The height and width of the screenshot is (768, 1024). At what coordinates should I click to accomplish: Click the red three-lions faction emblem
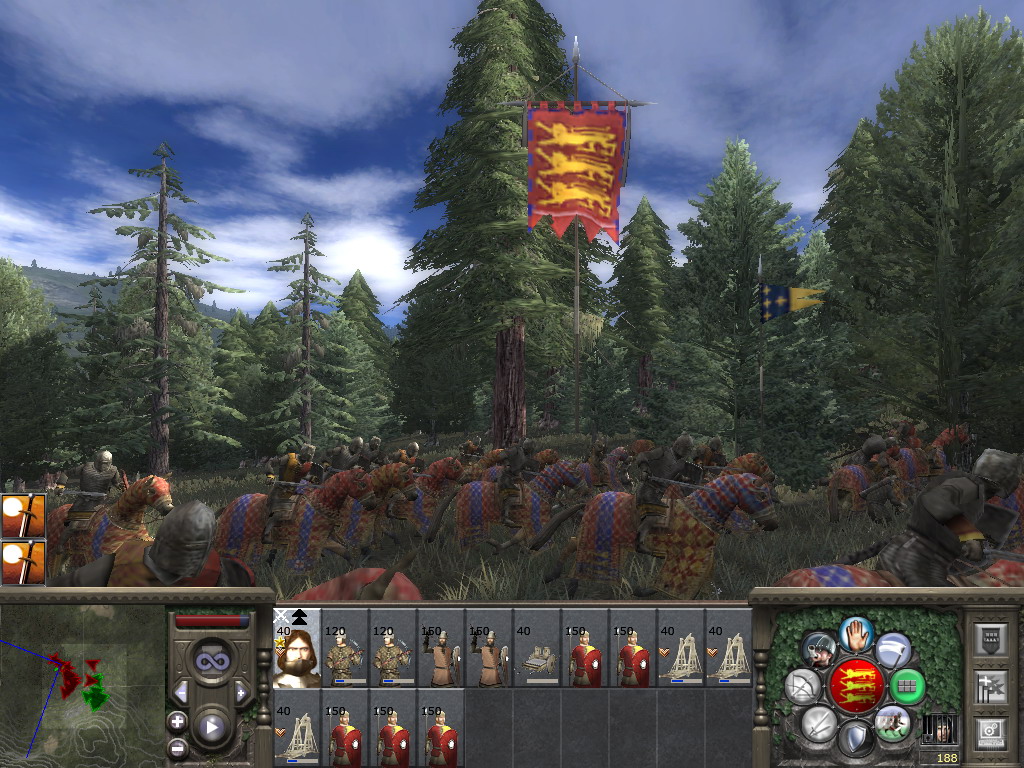[x=855, y=686]
